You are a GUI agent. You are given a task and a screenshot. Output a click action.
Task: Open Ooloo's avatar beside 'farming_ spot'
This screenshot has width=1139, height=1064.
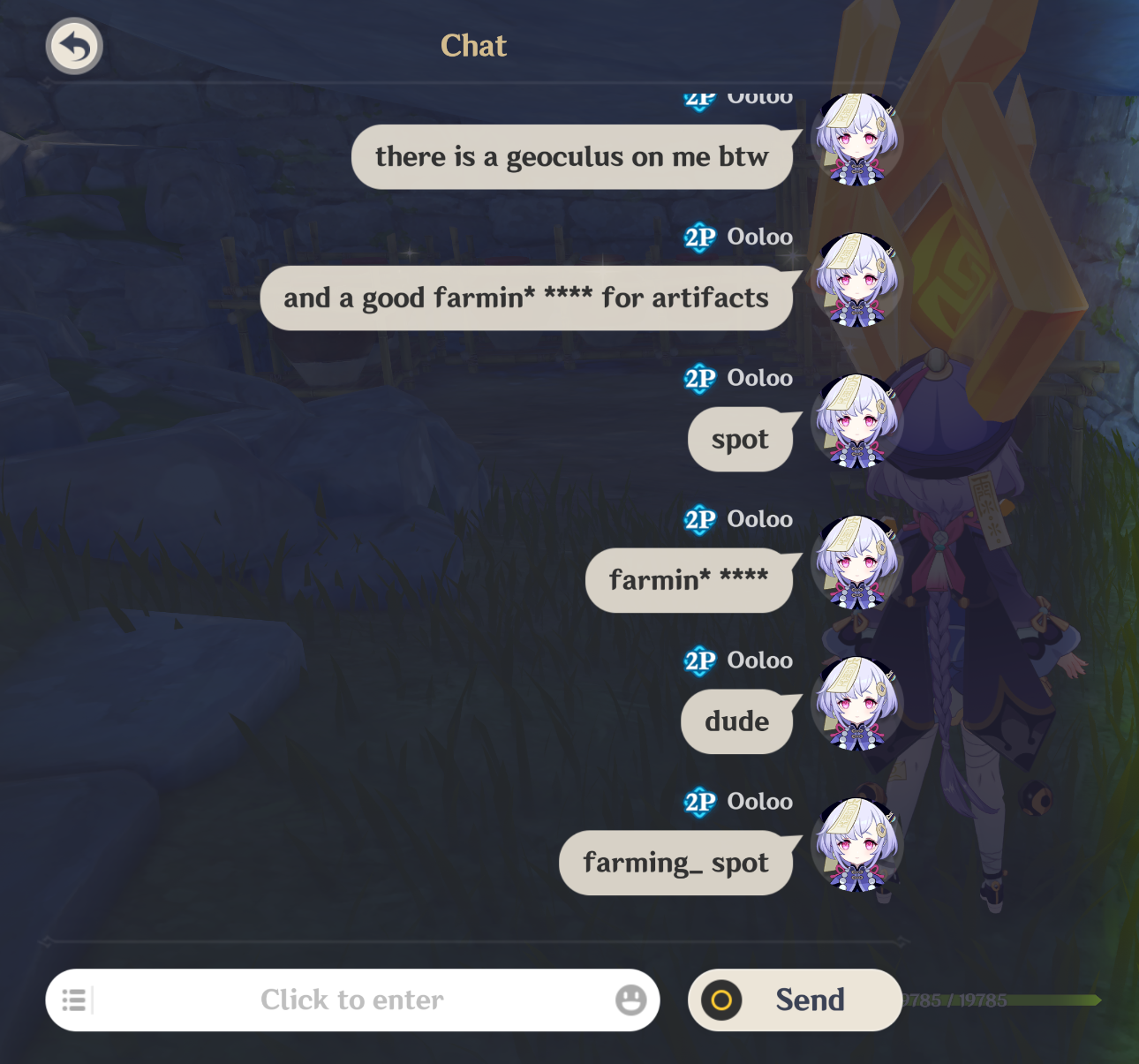[x=857, y=845]
